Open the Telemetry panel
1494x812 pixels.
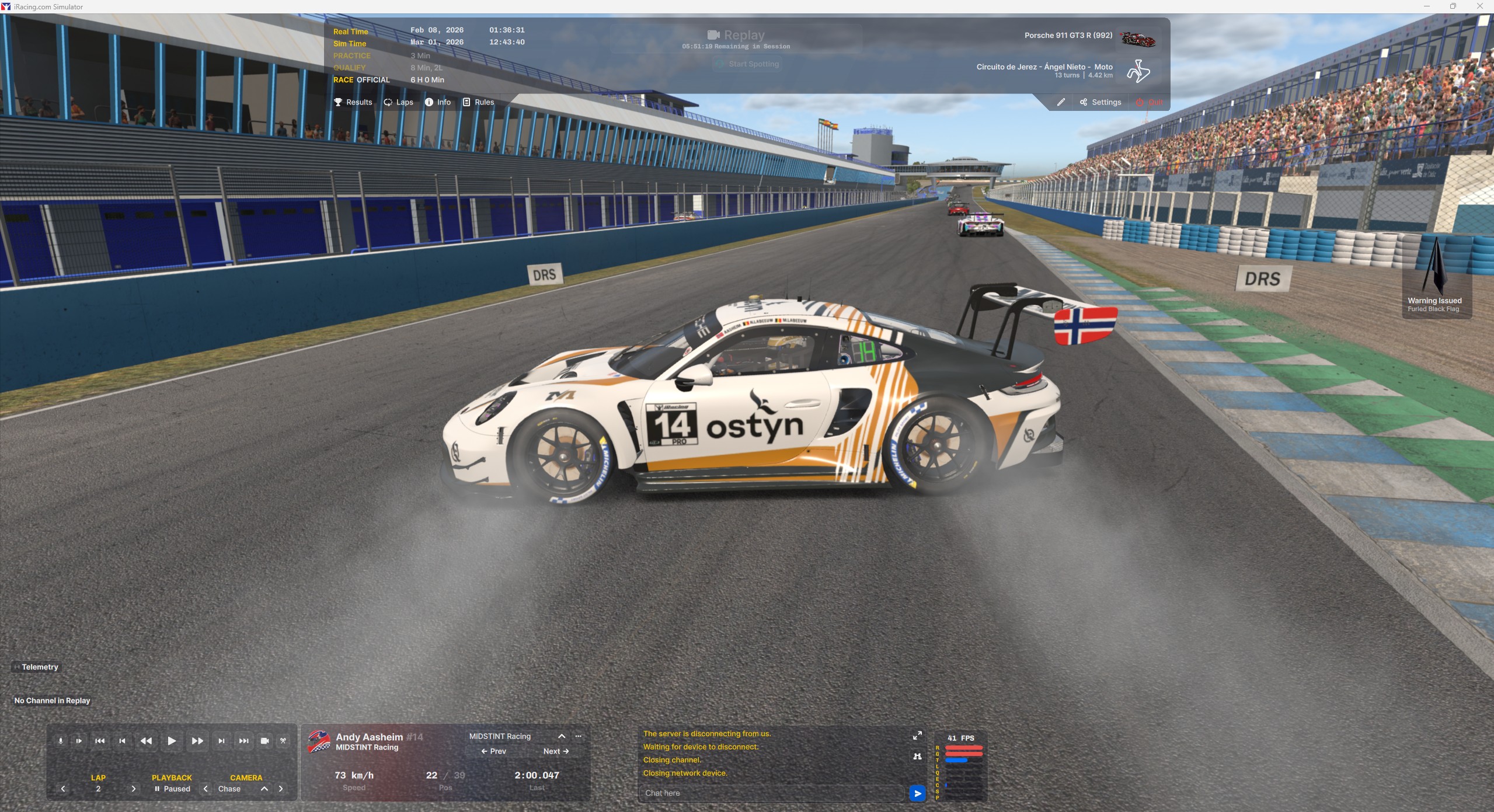pos(36,667)
